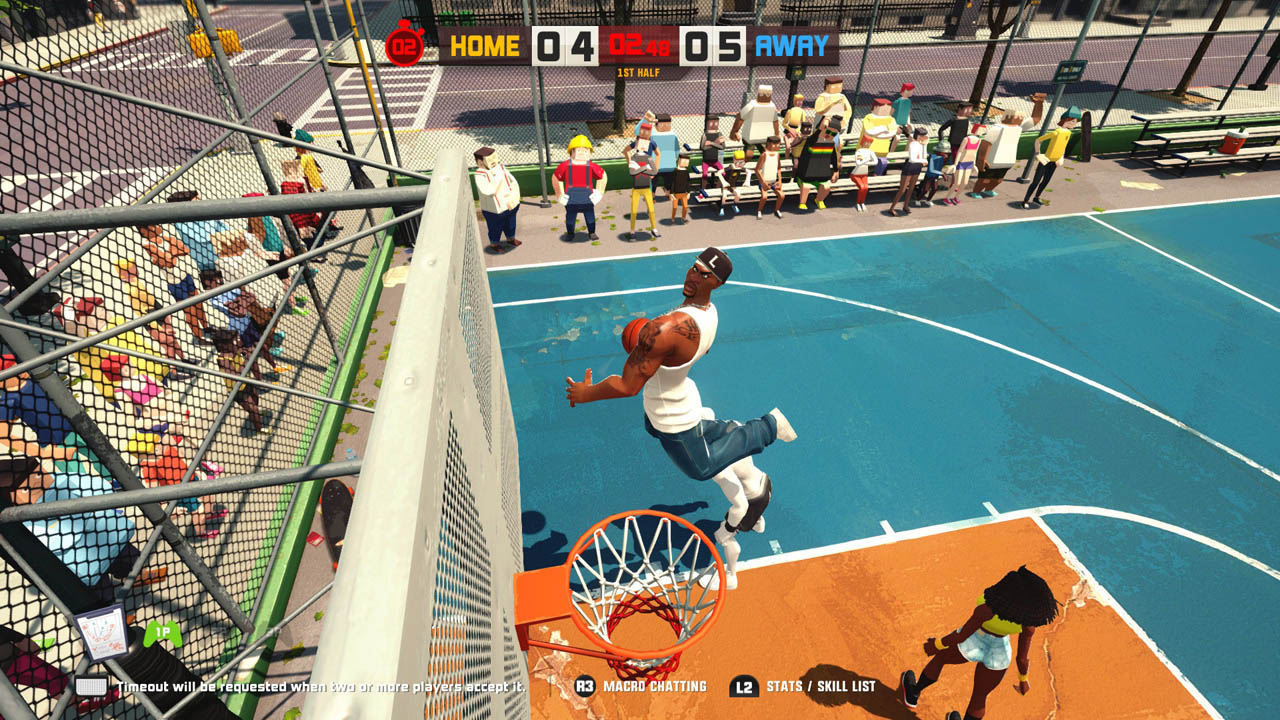The width and height of the screenshot is (1280, 720).
Task: Click the HOME score 04 display
Action: click(563, 46)
